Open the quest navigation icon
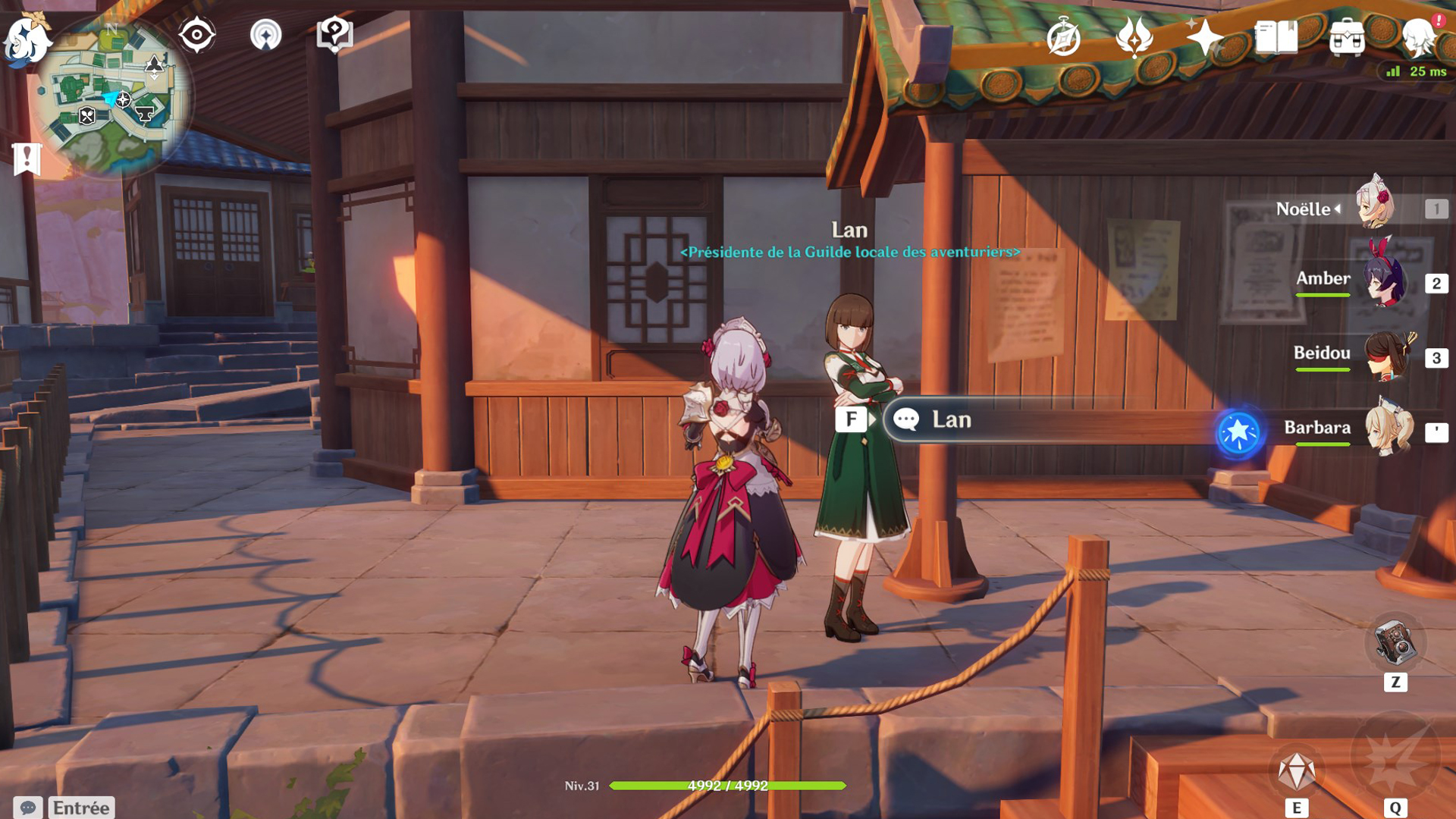Screen dimensions: 1456x819 (x=334, y=35)
